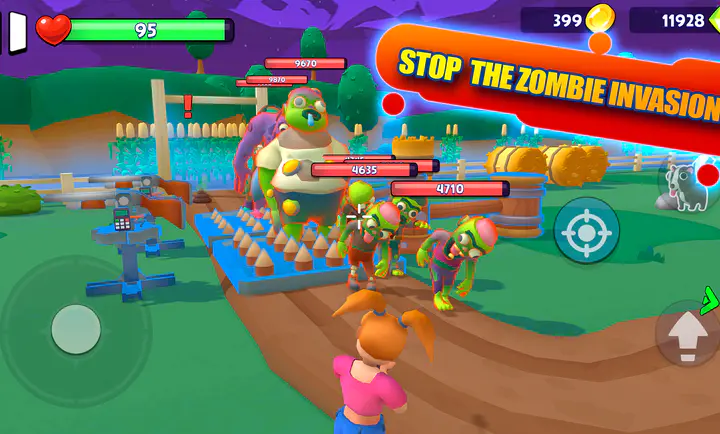Tap the crosshair aim button
Image resolution: width=720 pixels, height=434 pixels.
(x=586, y=231)
